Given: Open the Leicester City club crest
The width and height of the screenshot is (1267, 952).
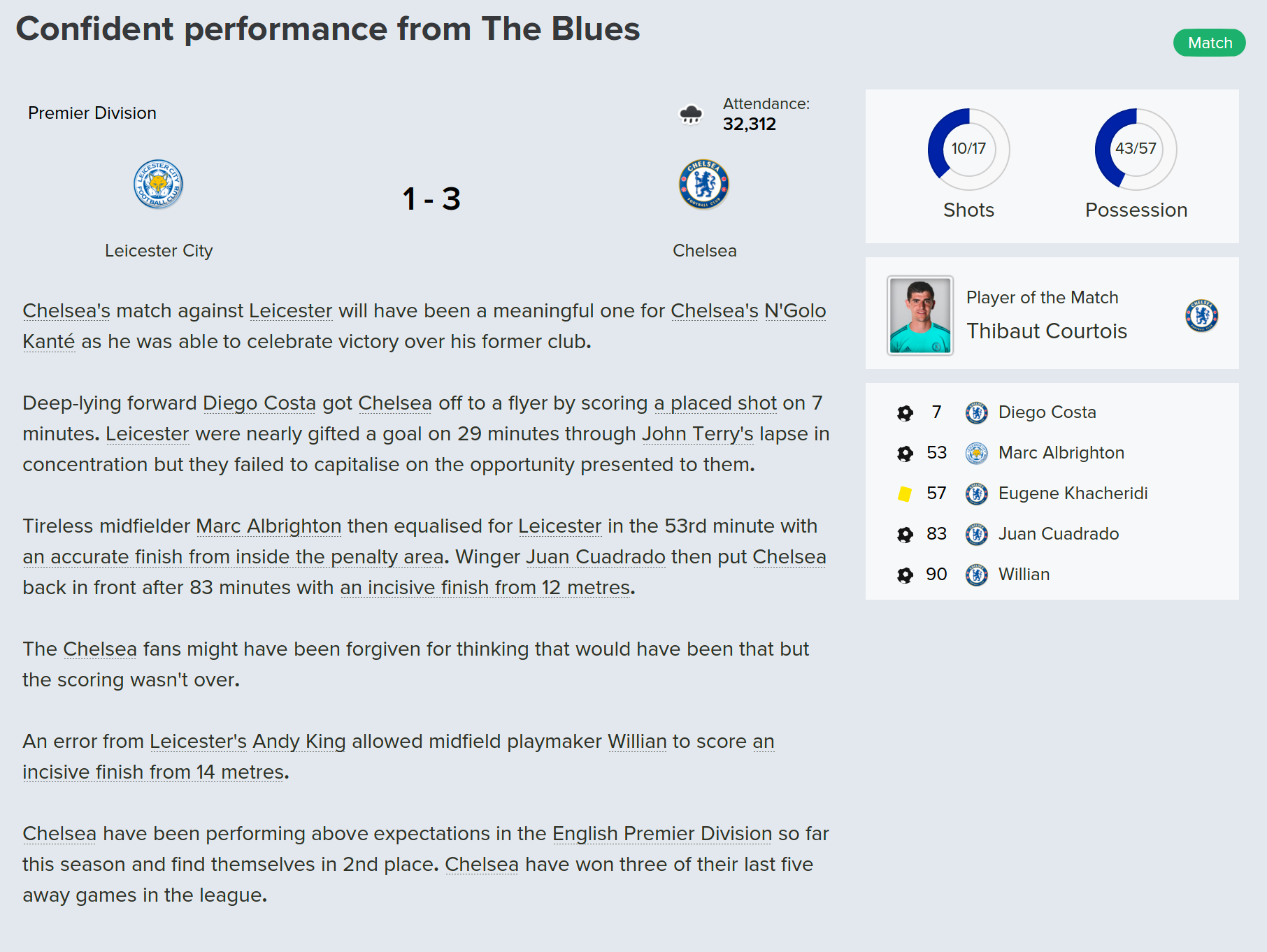Looking at the screenshot, I should tap(158, 185).
